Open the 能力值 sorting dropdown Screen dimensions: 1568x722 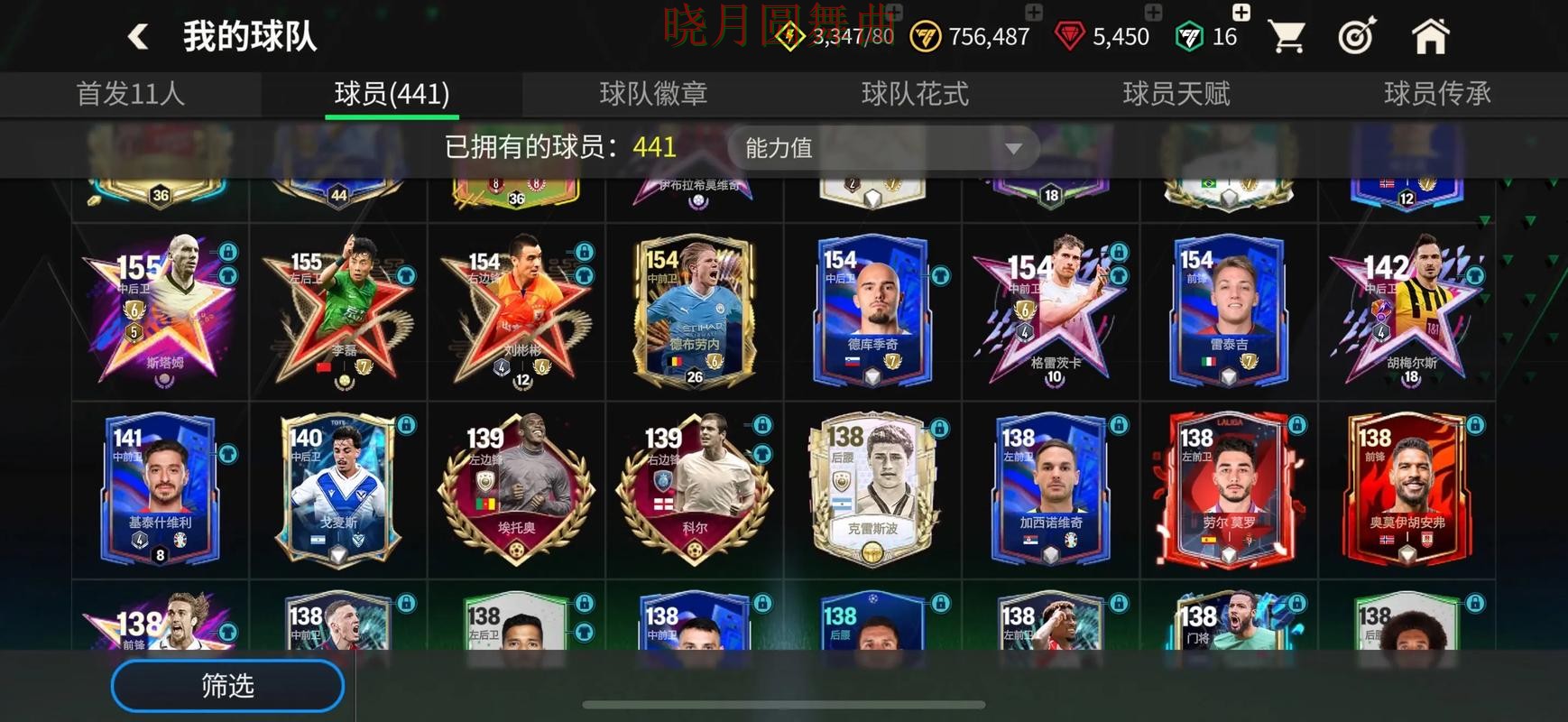(884, 147)
